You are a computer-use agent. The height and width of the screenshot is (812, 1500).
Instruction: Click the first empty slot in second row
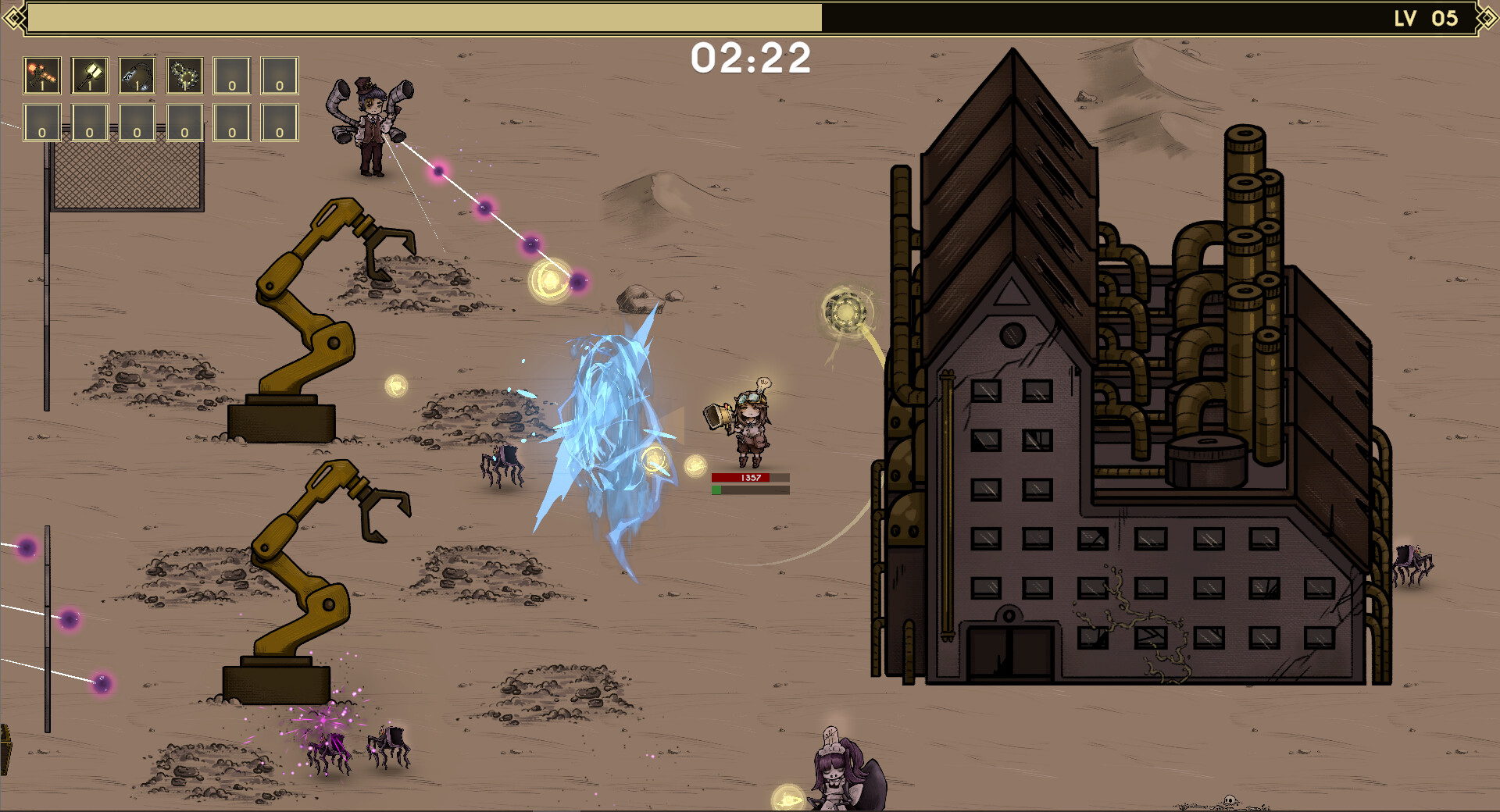(41, 123)
